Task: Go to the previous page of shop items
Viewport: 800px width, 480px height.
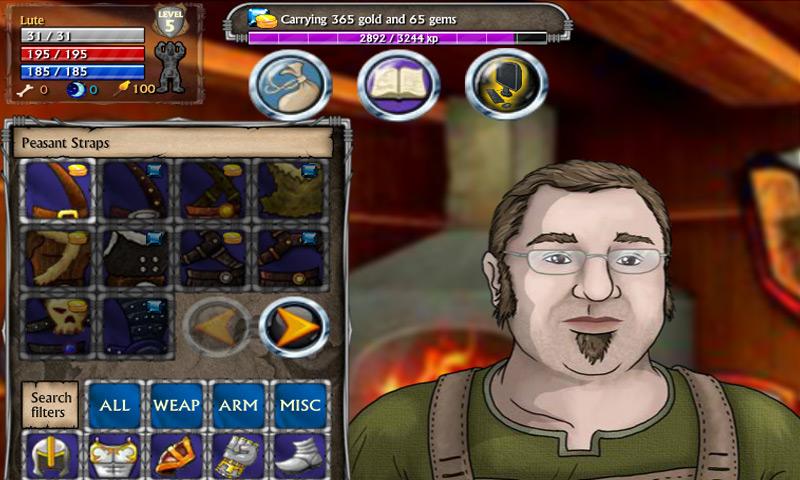Action: 216,326
